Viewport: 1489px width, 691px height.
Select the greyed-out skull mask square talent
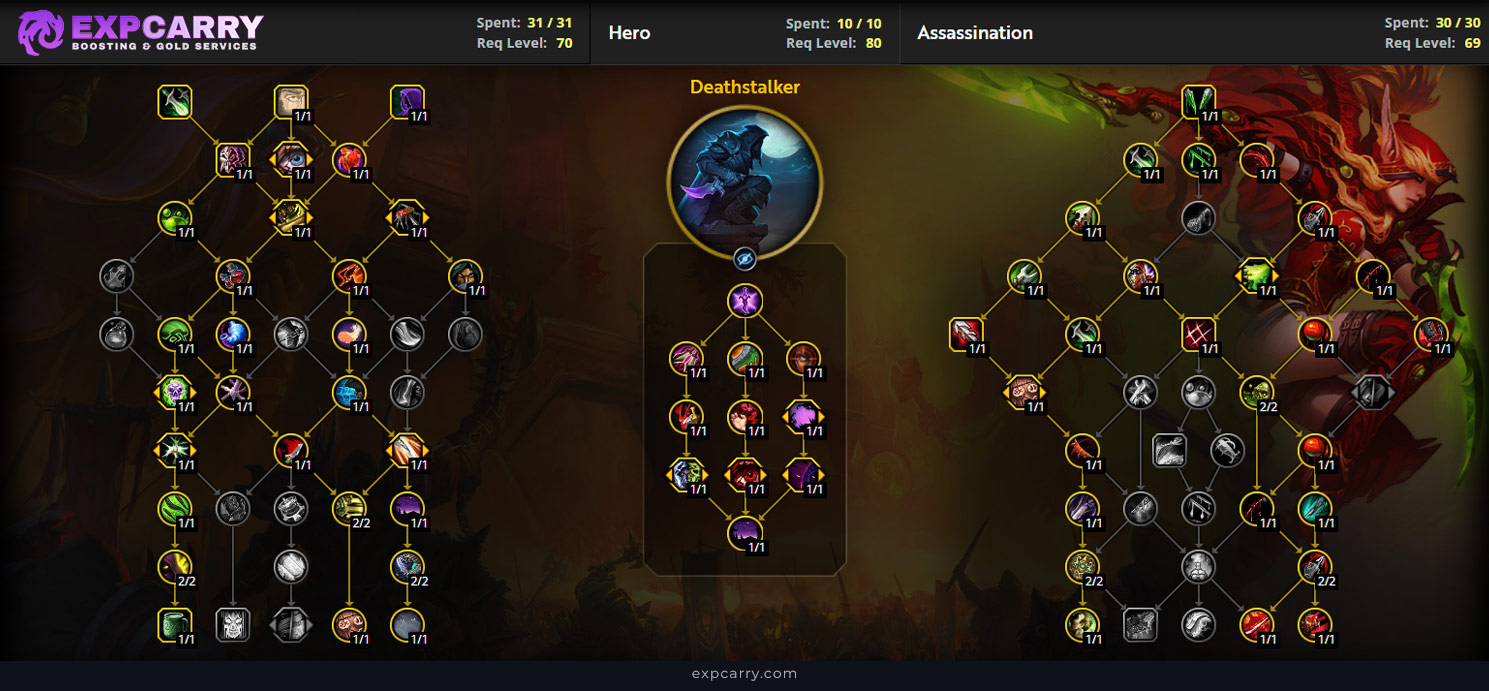coord(233,624)
